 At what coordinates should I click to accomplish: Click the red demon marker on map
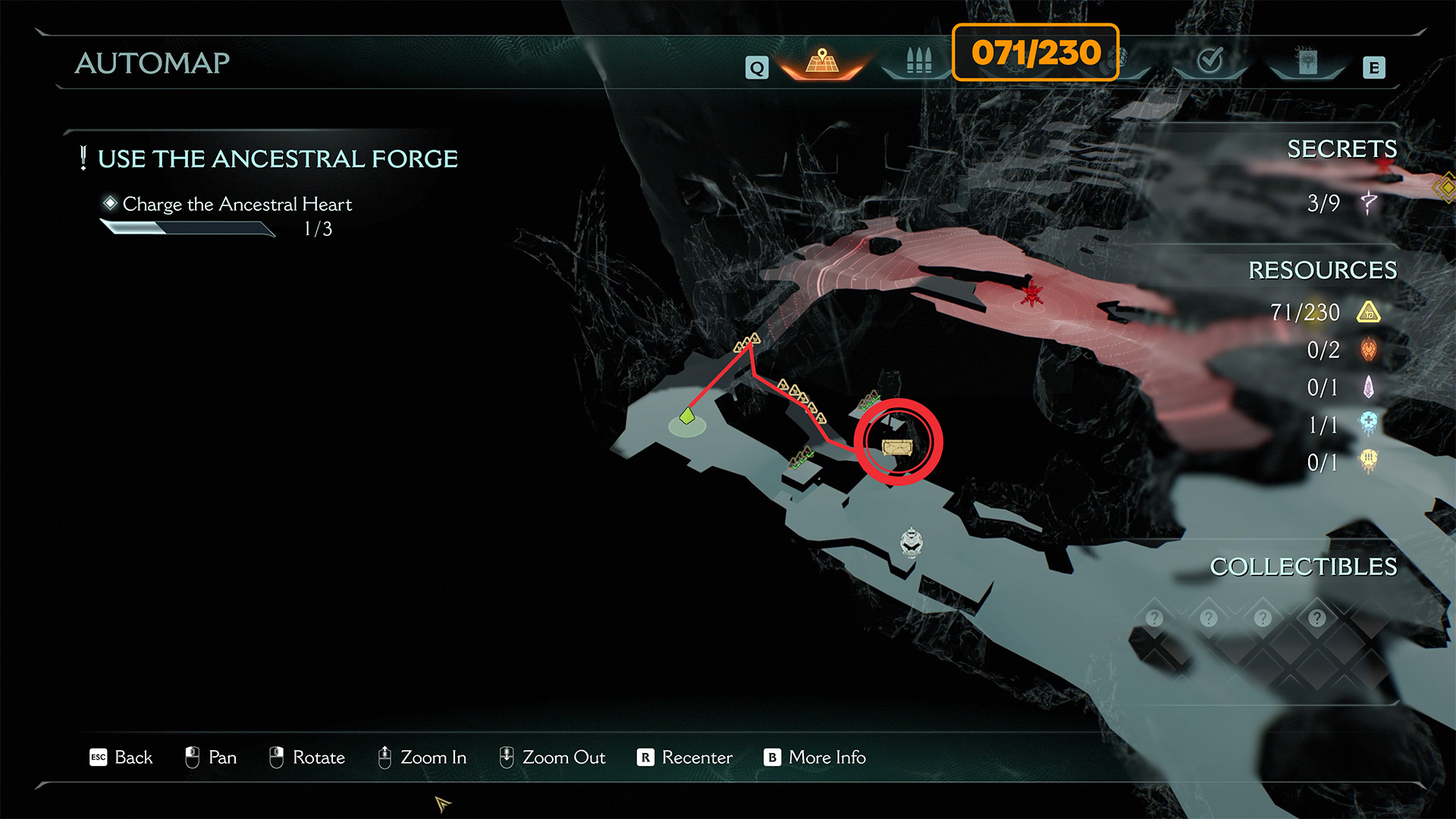pos(1031,293)
